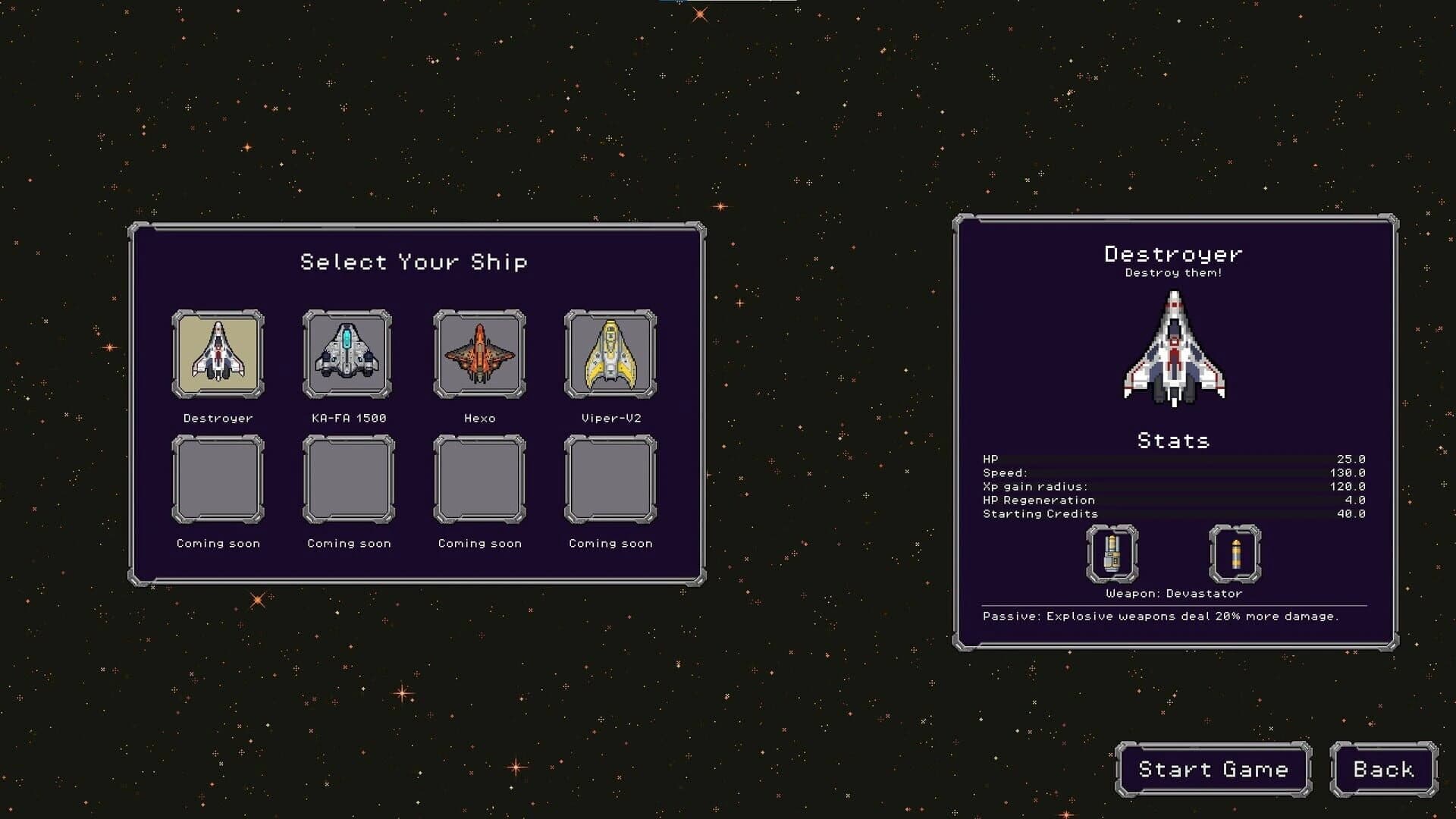The width and height of the screenshot is (1456, 819).
Task: Select the Destroyer ship icon
Action: coord(218,354)
